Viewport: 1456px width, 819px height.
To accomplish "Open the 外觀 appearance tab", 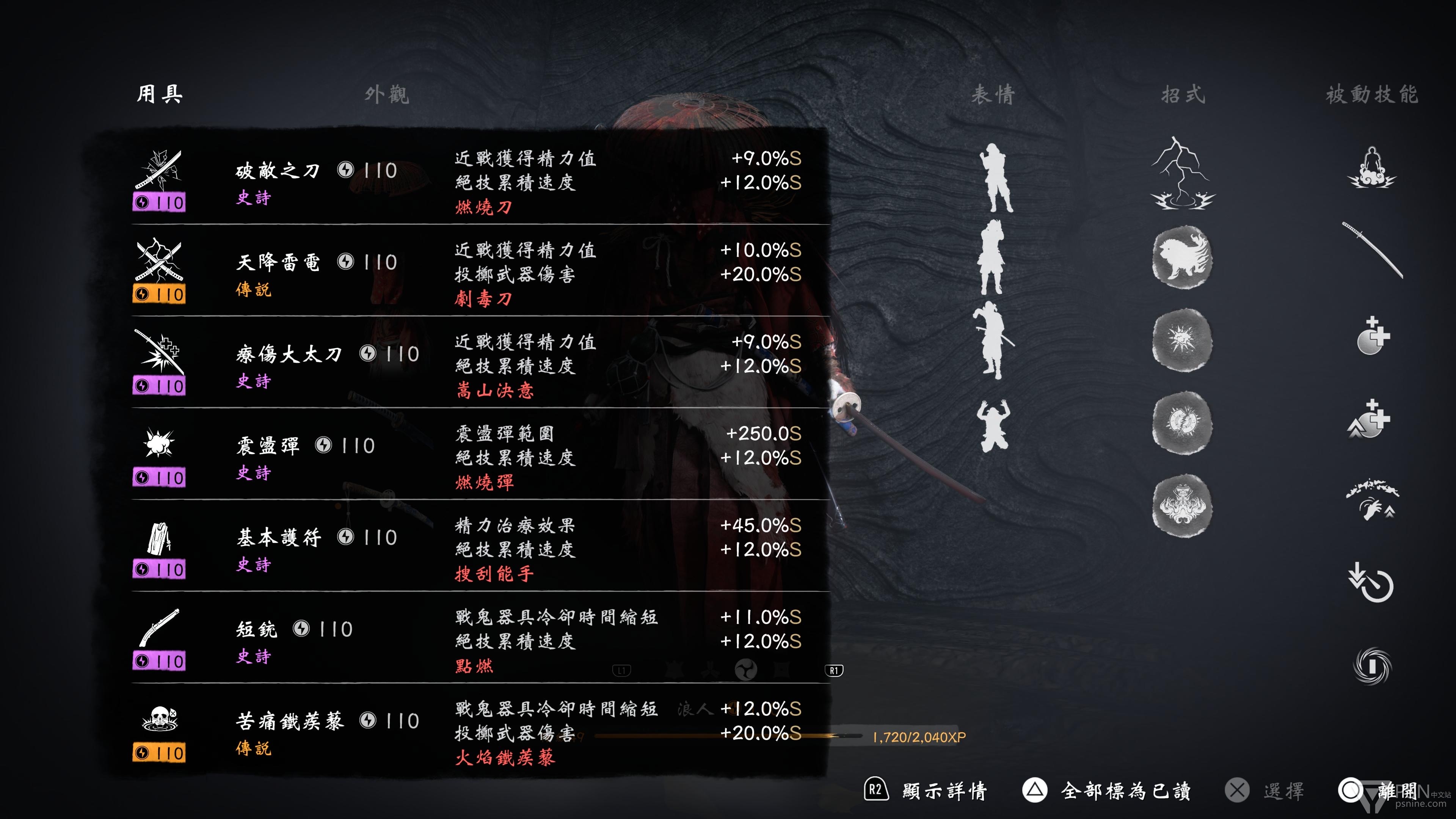I will click(387, 94).
